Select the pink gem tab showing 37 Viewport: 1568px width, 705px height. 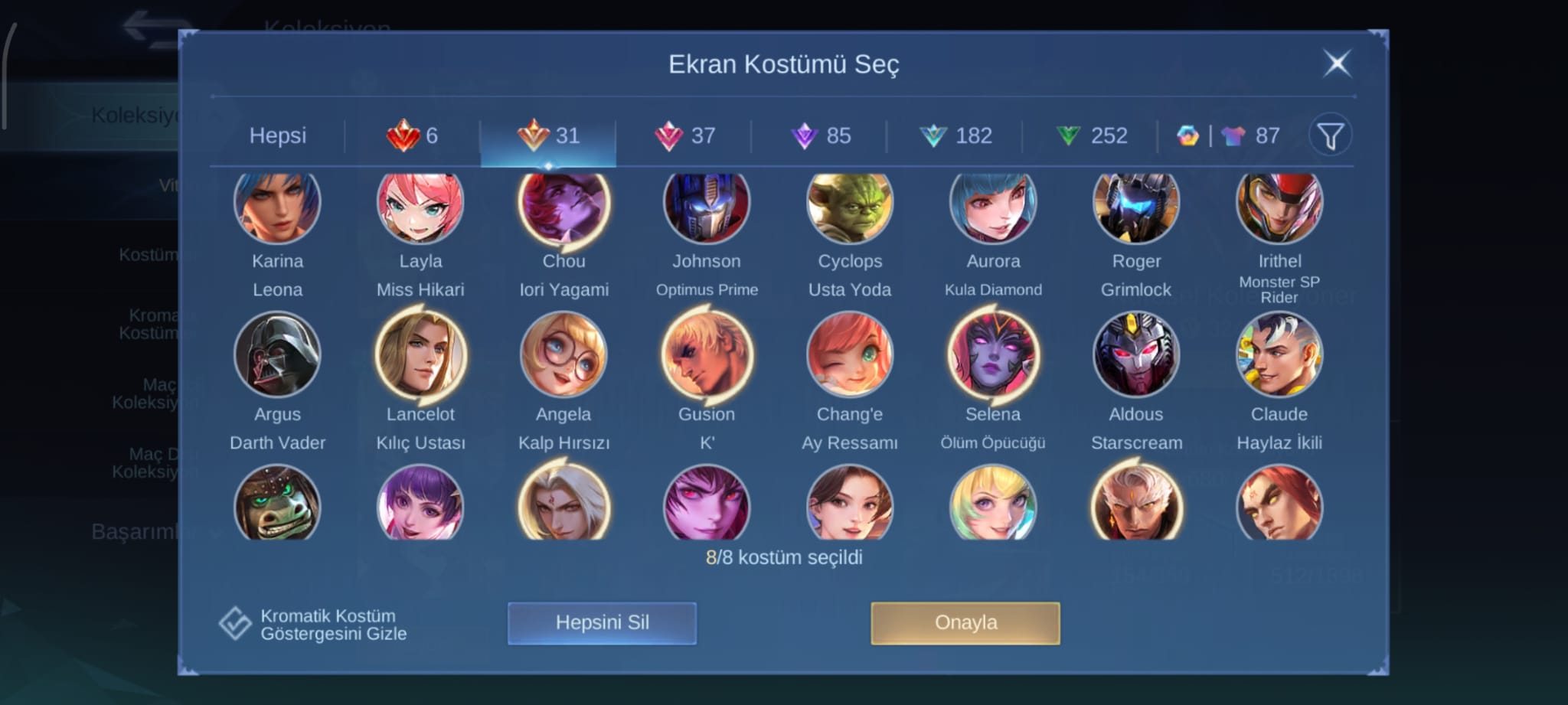684,135
